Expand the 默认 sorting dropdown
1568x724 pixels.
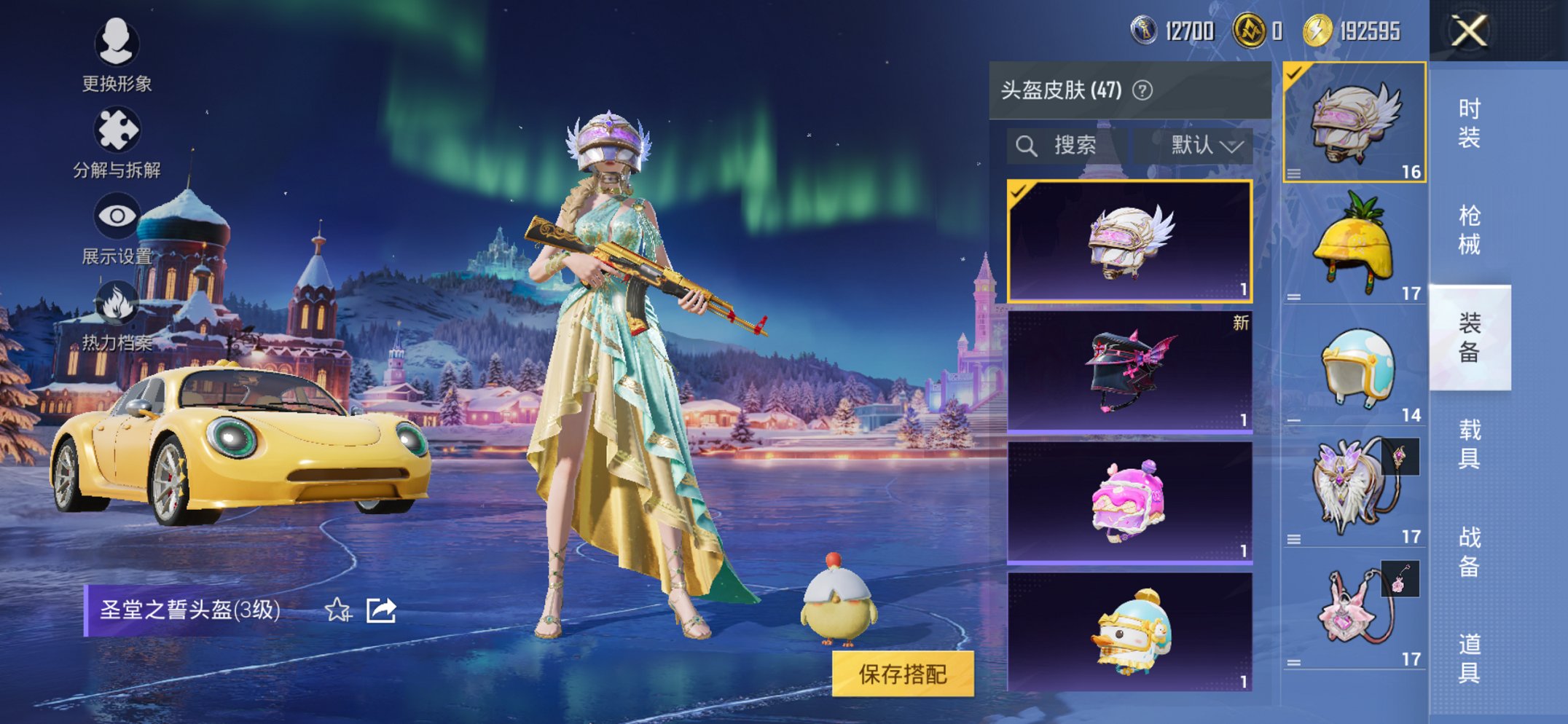[x=1200, y=145]
